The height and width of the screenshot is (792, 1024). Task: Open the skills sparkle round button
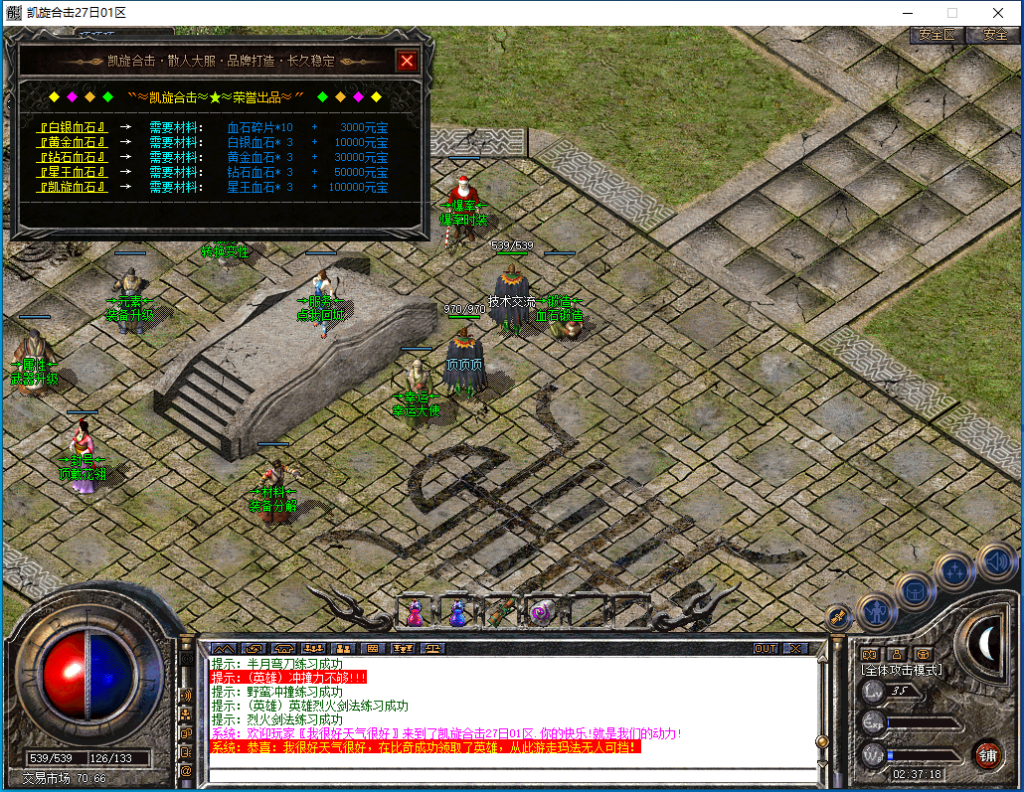[955, 571]
